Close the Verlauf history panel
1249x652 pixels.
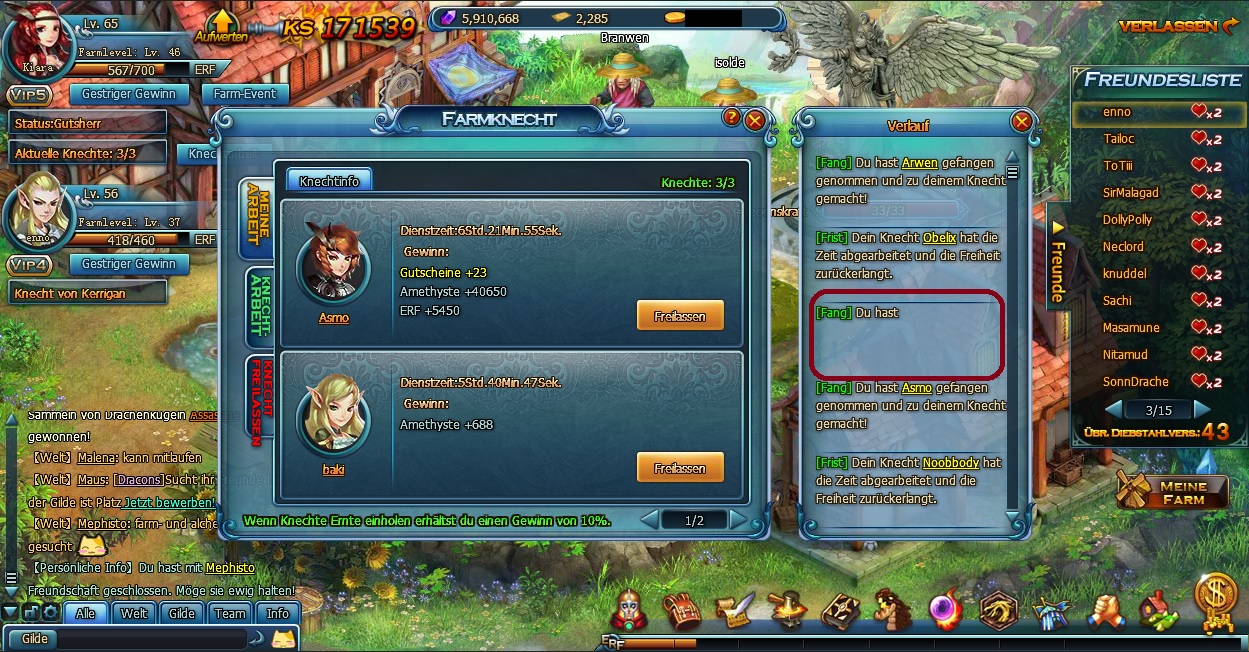pos(1021,121)
